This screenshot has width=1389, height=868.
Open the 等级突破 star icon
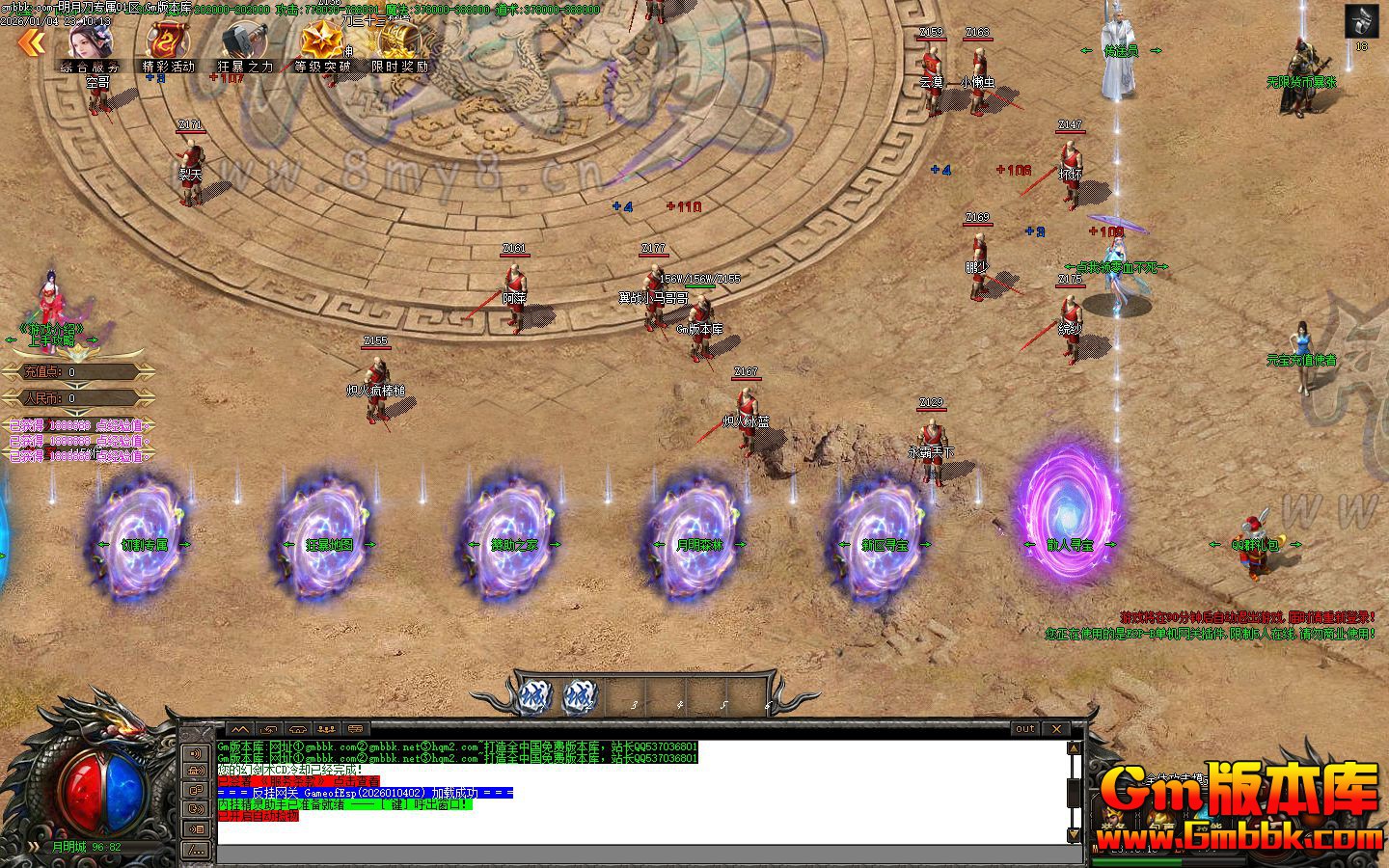point(322,44)
